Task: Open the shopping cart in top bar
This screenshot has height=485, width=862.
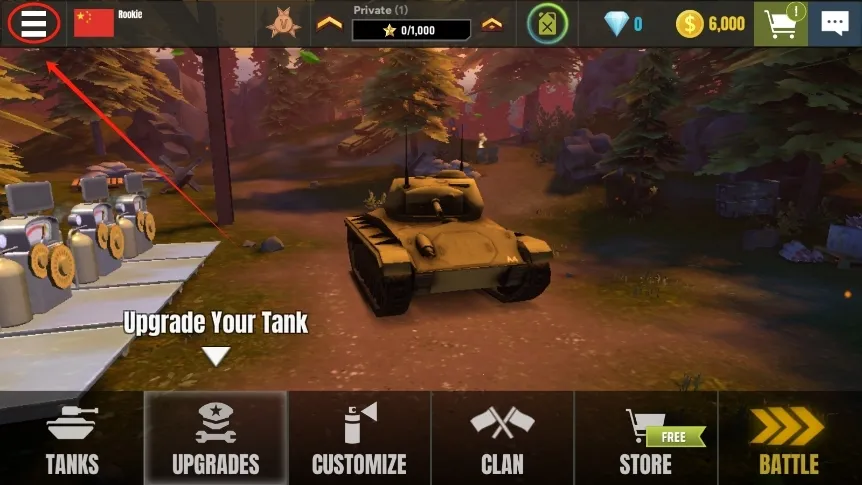Action: [x=780, y=23]
